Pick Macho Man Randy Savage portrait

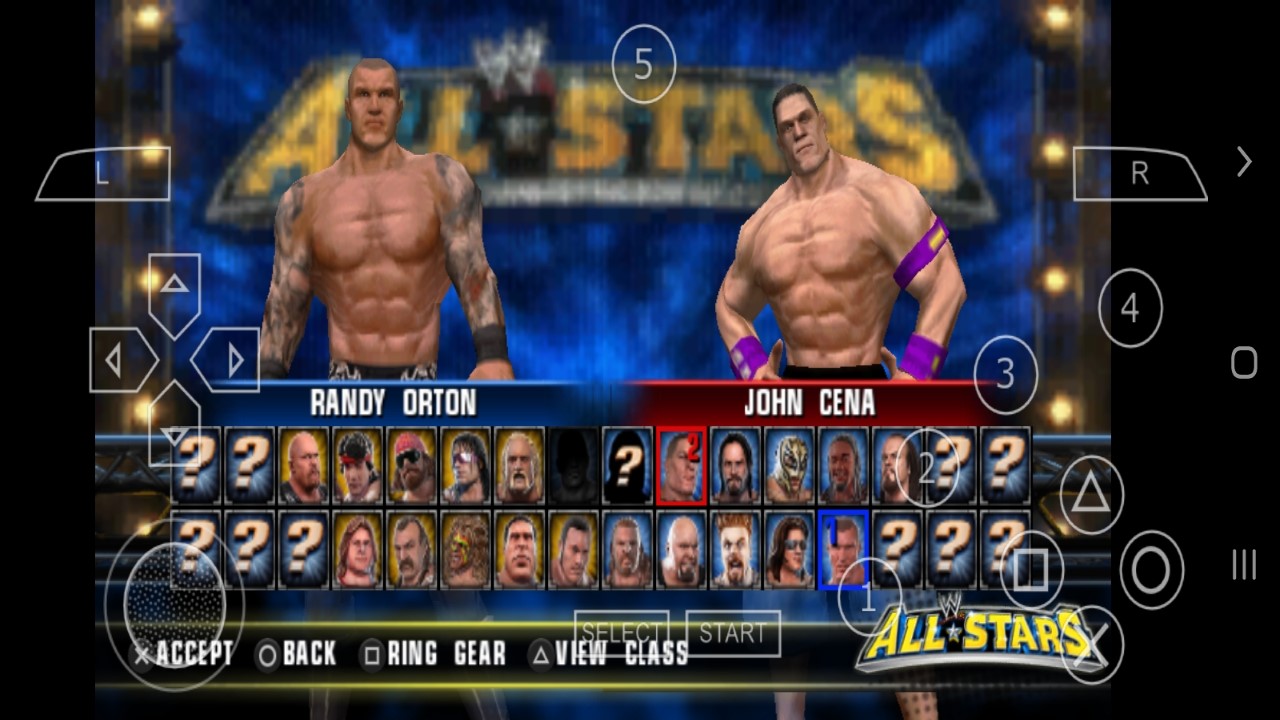(412, 466)
